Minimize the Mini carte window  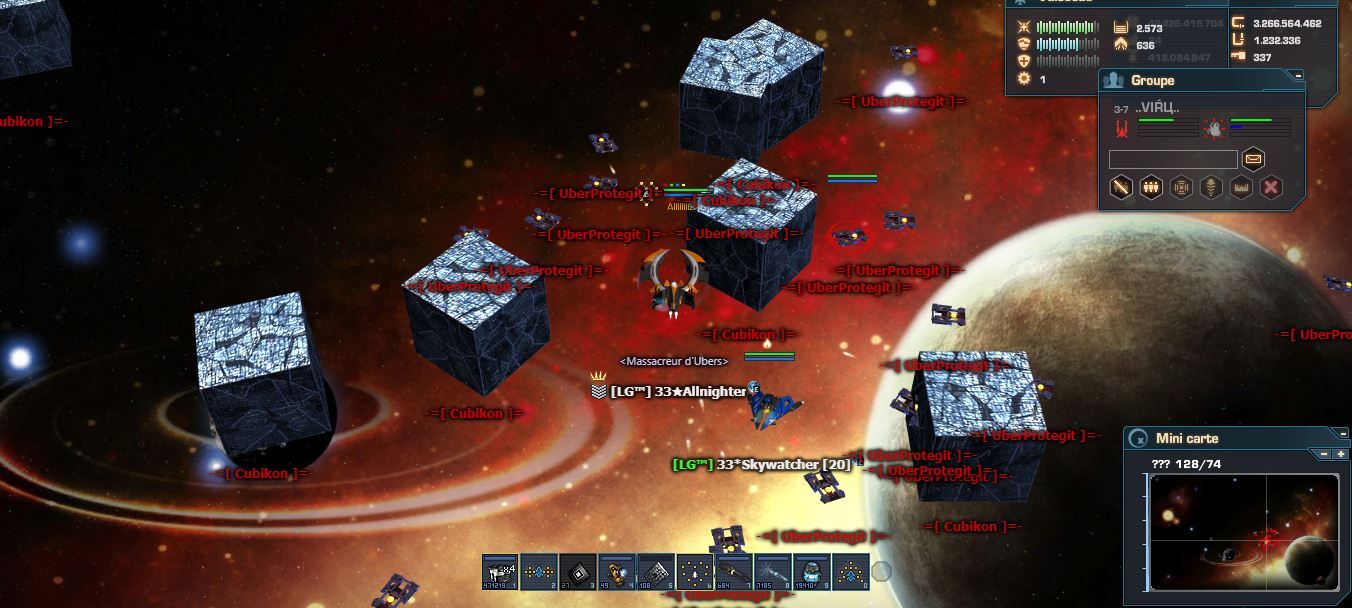pos(1341,434)
